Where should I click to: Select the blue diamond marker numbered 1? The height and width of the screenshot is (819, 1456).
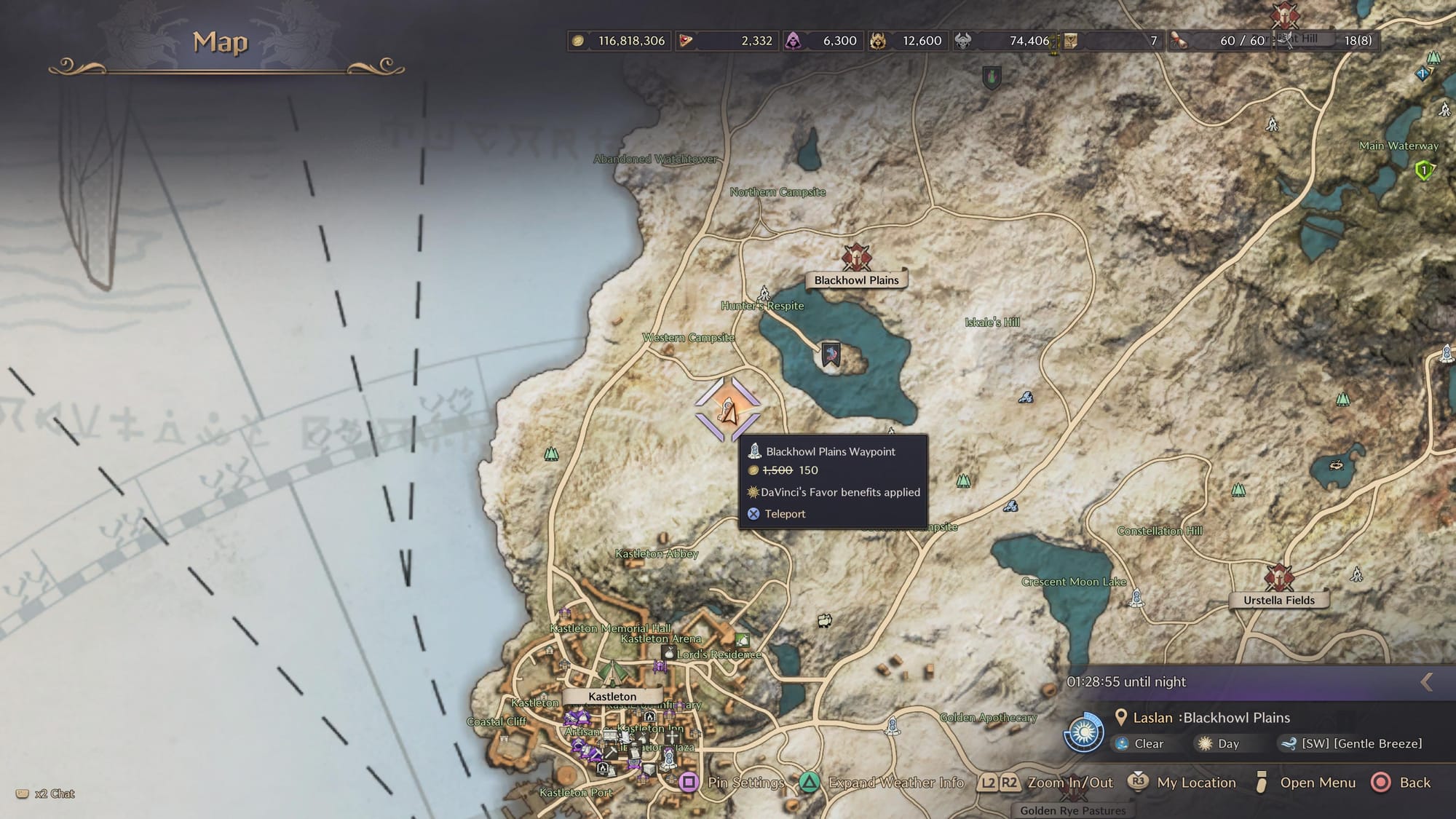pyautogui.click(x=1422, y=73)
